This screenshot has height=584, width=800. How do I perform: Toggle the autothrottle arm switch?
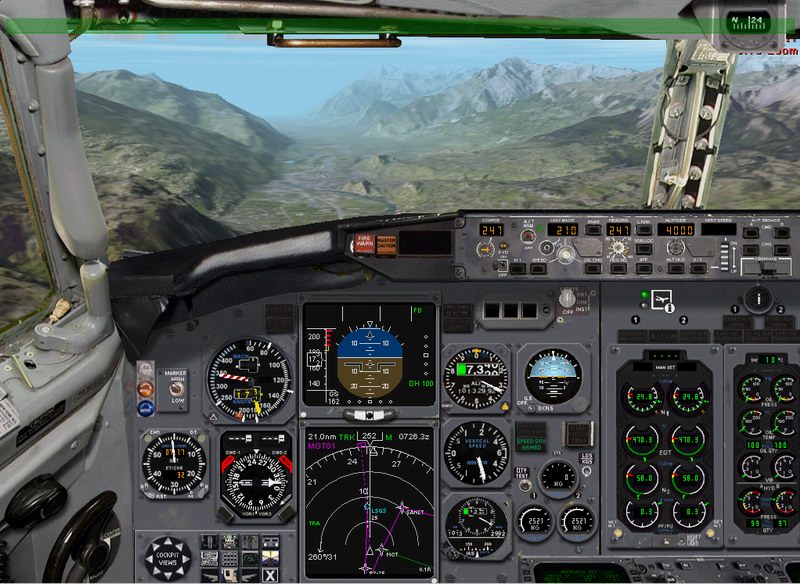tap(527, 237)
